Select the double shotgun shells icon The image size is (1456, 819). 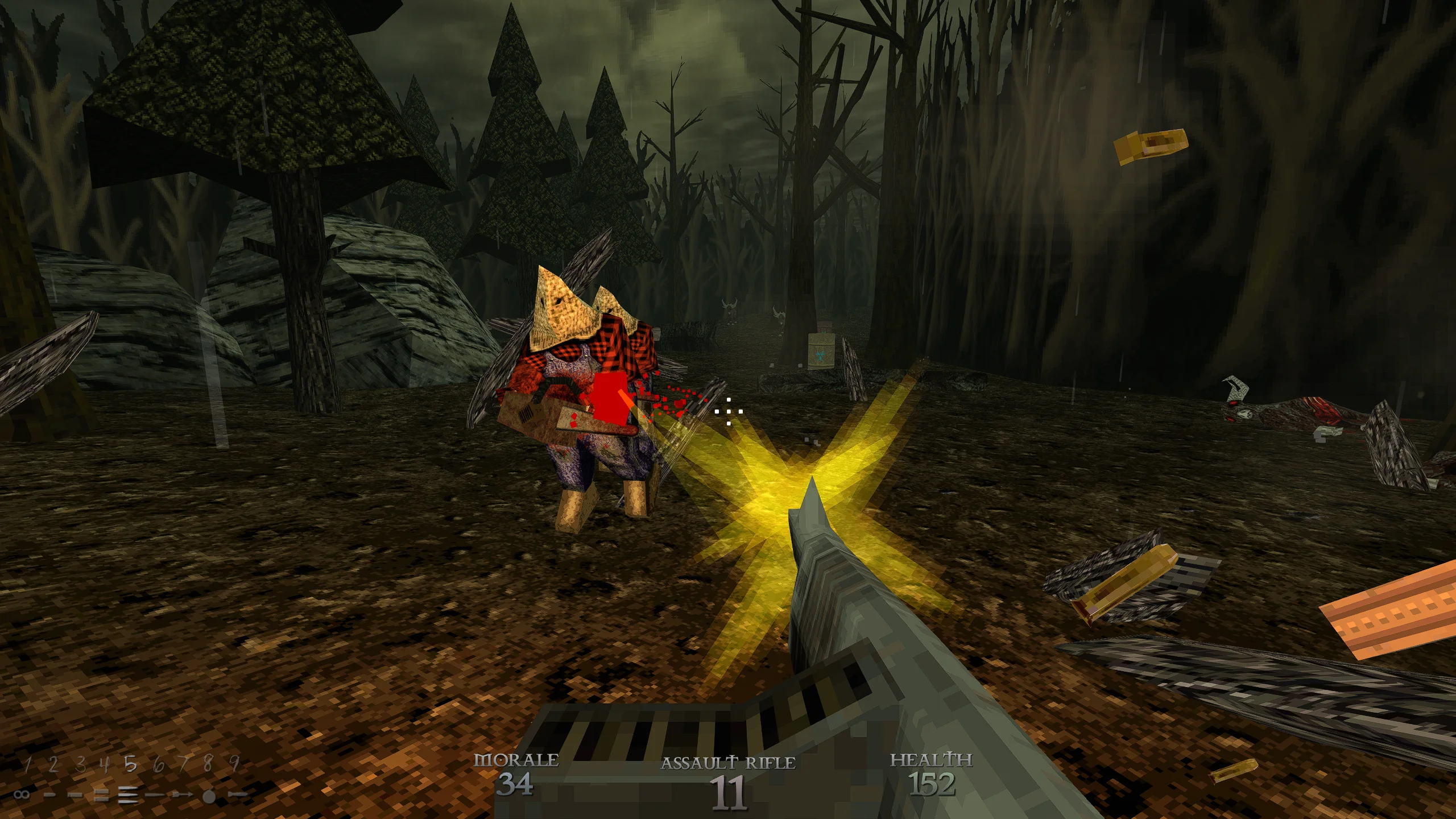pyautogui.click(x=102, y=795)
